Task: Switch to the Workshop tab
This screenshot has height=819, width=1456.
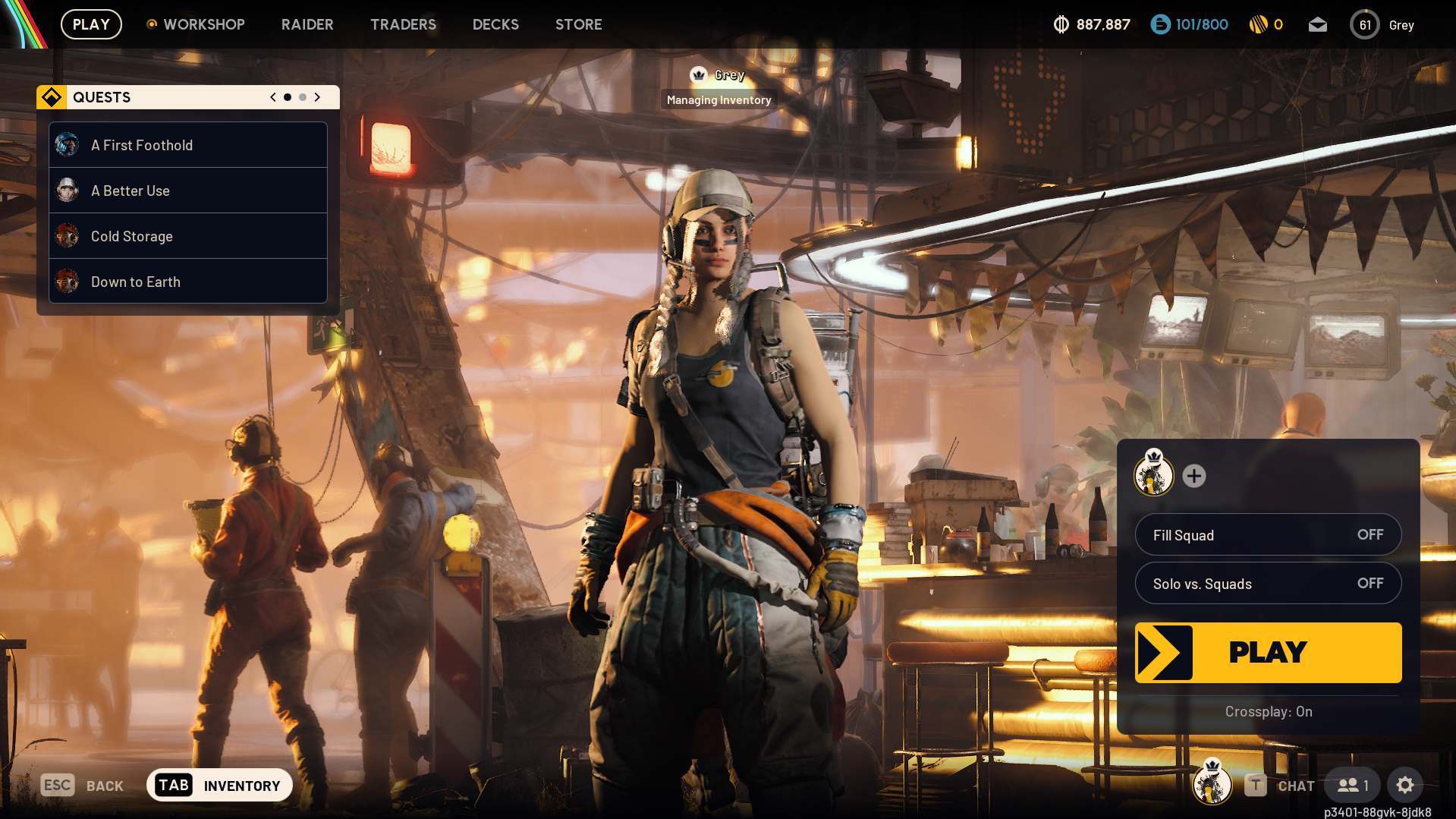Action: point(203,24)
